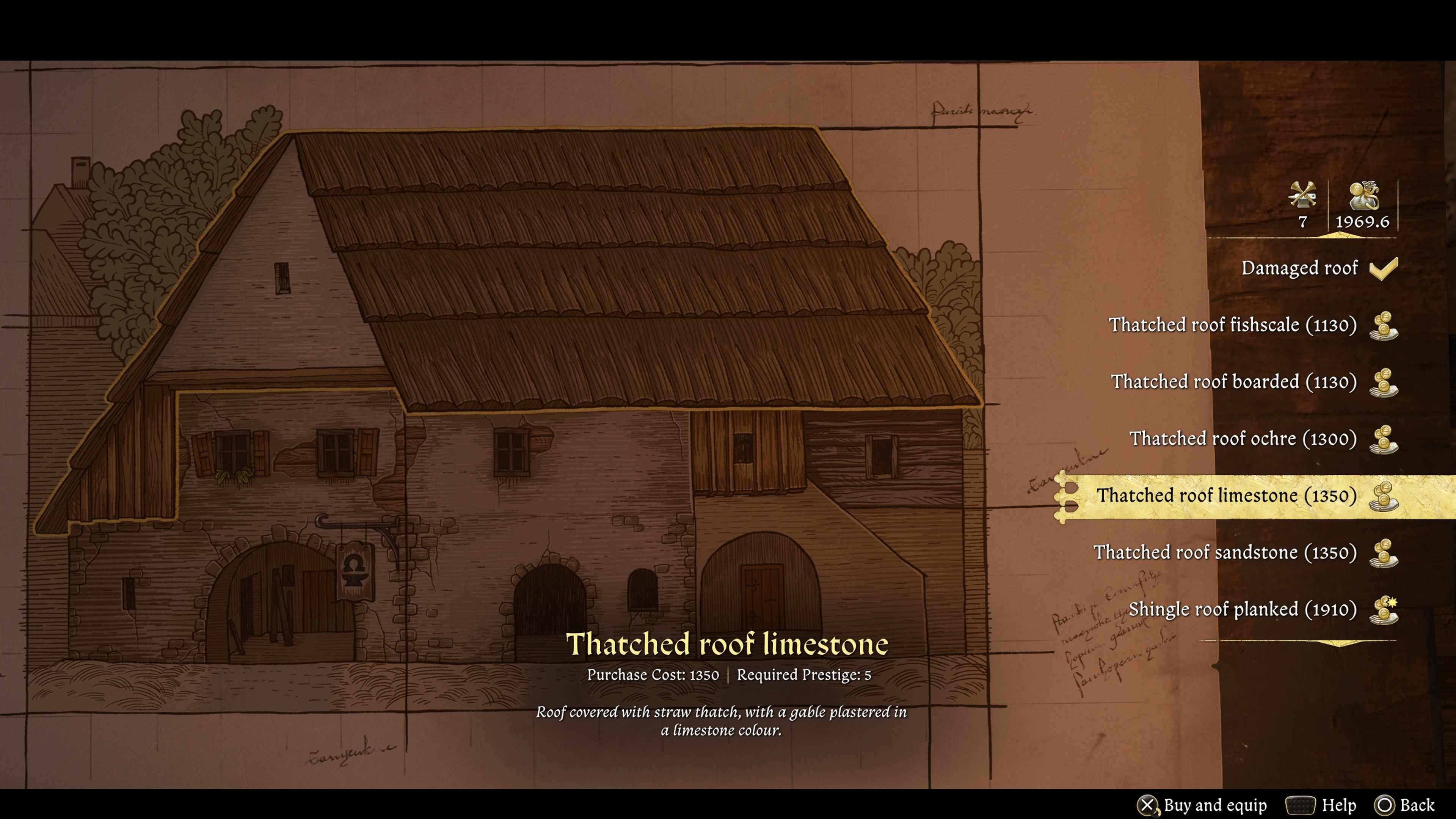Select Shingle roof planked option
Screen dimensions: 1456x819
[1243, 609]
